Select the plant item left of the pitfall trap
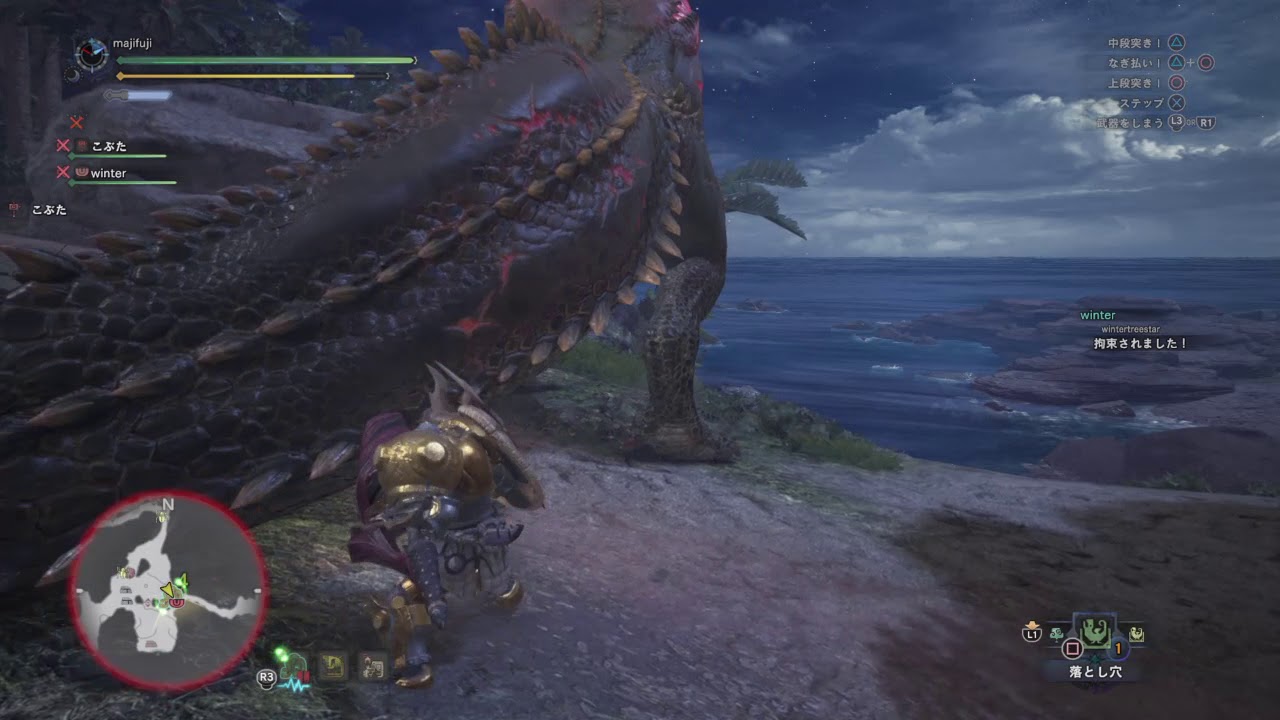The width and height of the screenshot is (1280, 720). [1057, 634]
